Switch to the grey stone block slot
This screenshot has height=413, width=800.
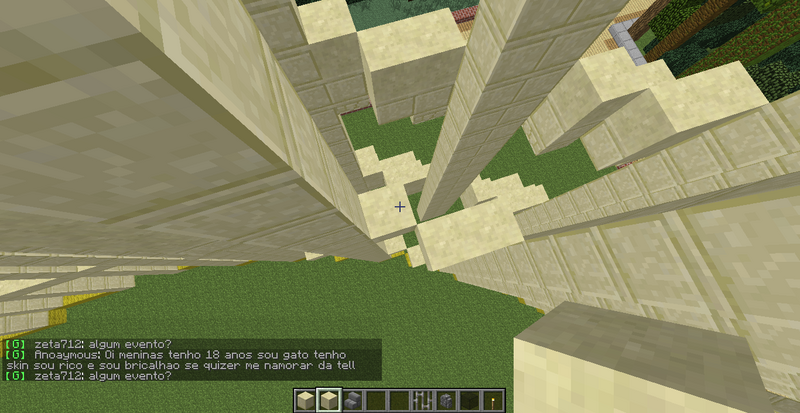coord(446,401)
